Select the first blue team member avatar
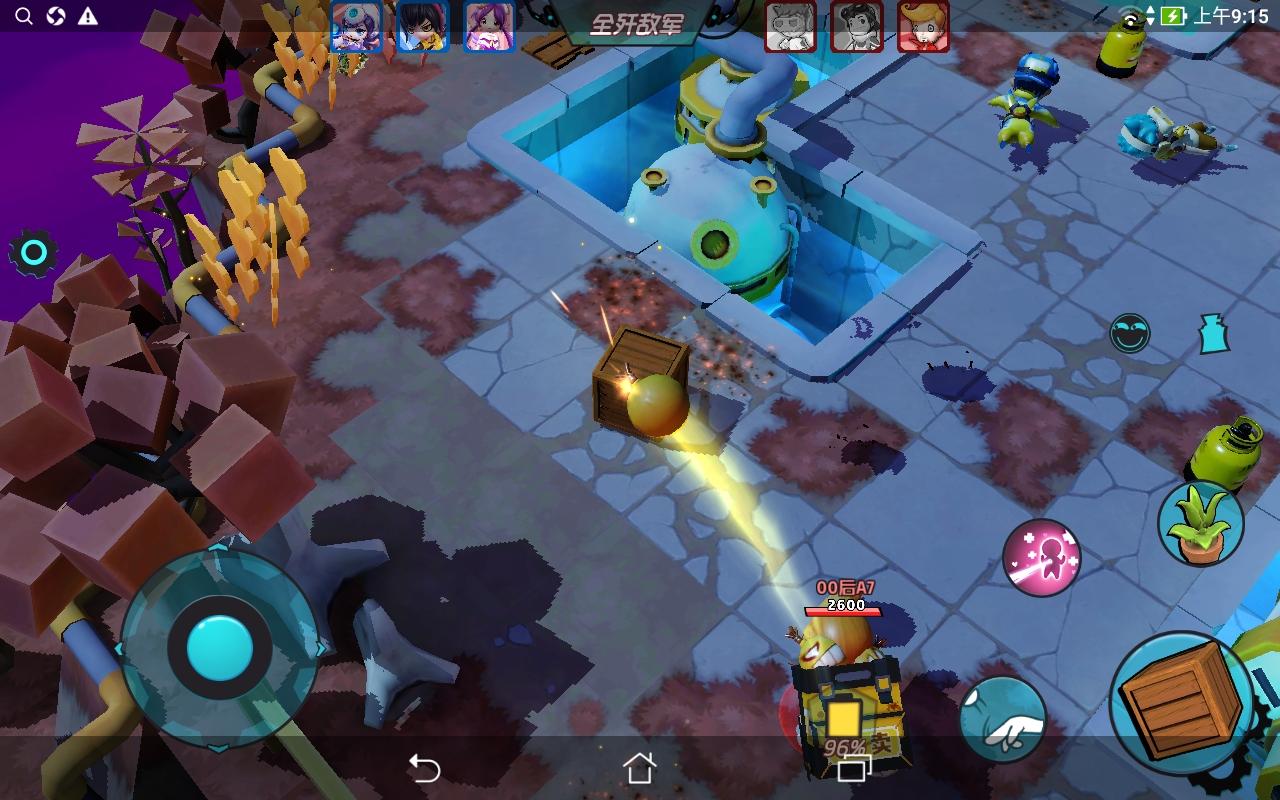The image size is (1280, 800). 358,27
